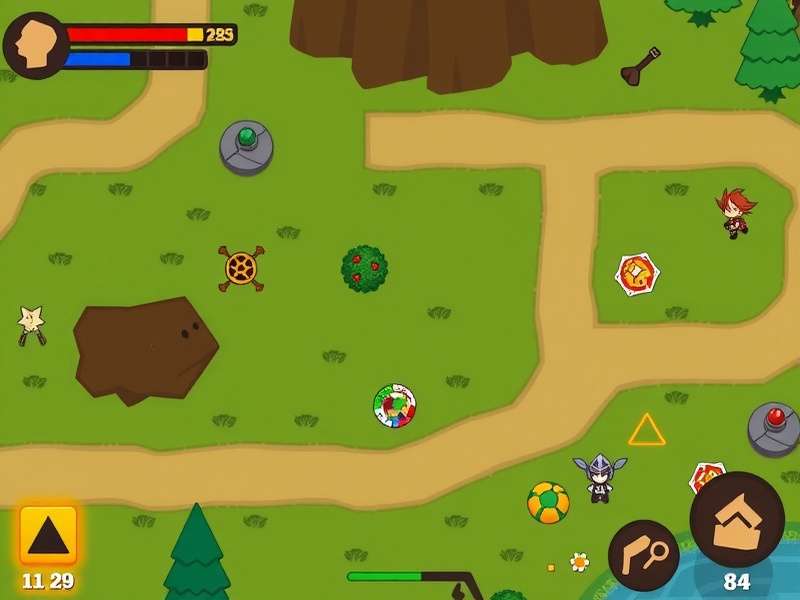Select the glowing yellow triangle button
Viewport: 800px width, 600px height.
coord(48,535)
